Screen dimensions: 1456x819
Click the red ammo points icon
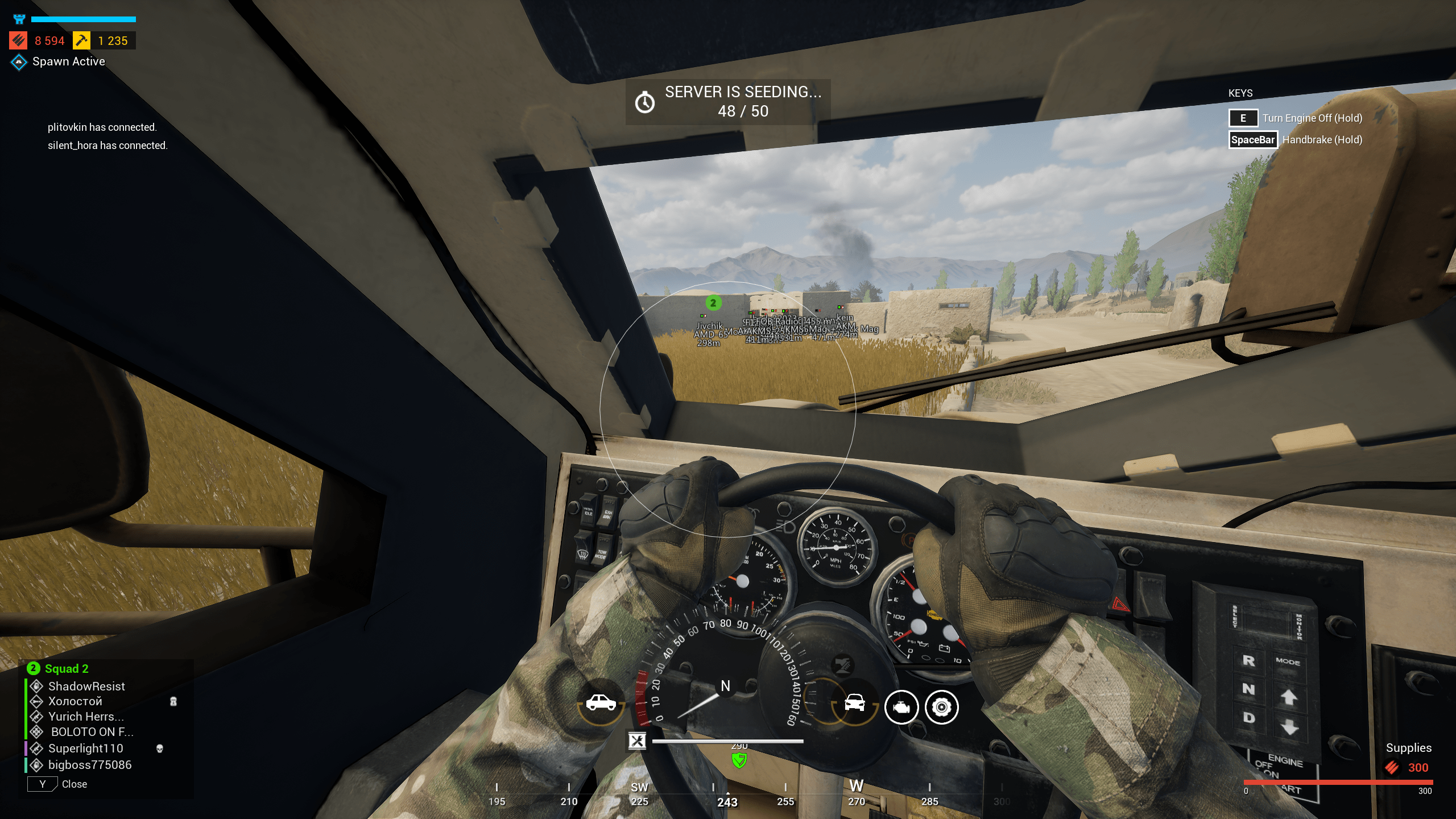click(x=18, y=41)
